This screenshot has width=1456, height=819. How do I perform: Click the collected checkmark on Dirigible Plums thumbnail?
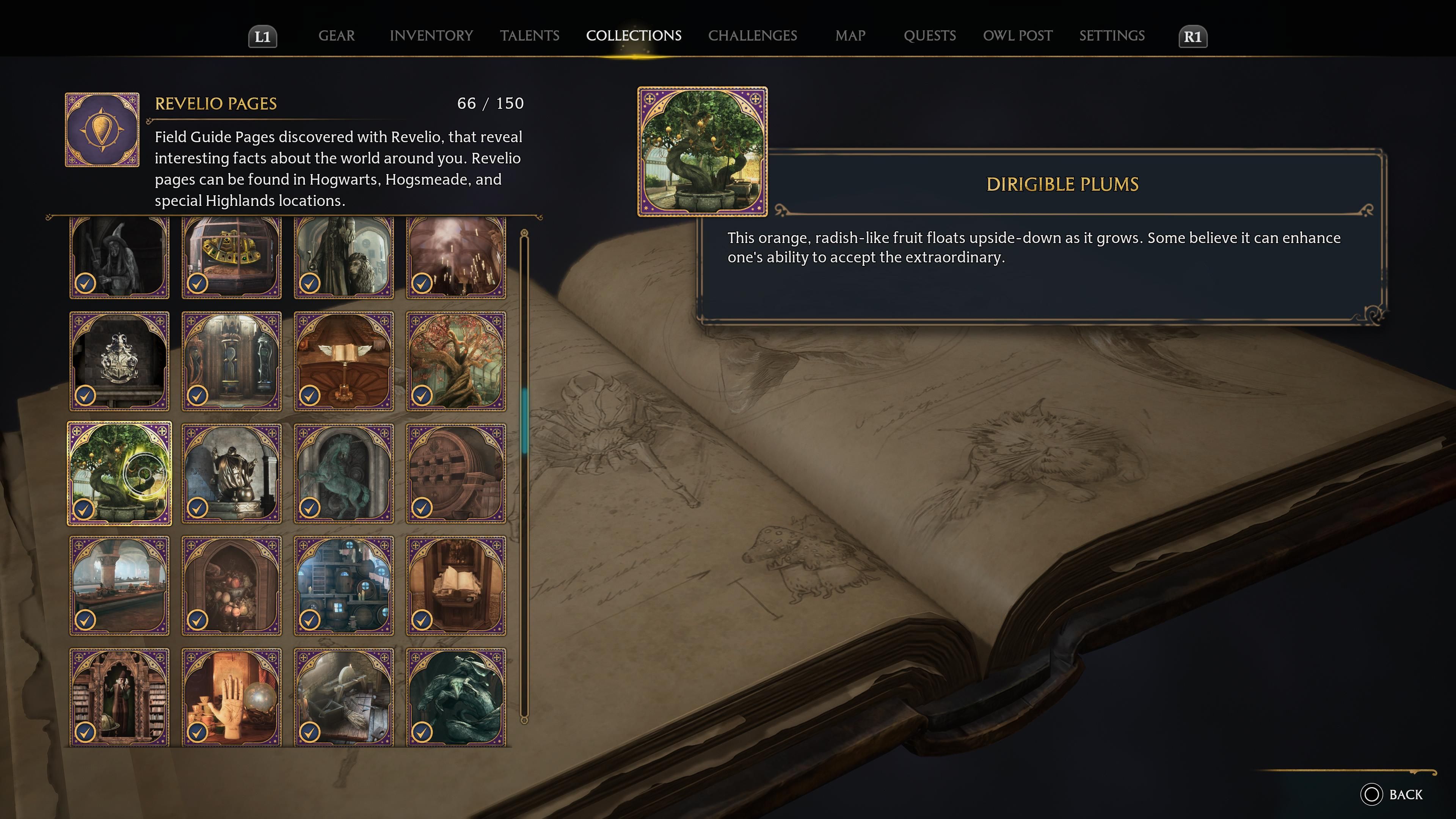85,510
